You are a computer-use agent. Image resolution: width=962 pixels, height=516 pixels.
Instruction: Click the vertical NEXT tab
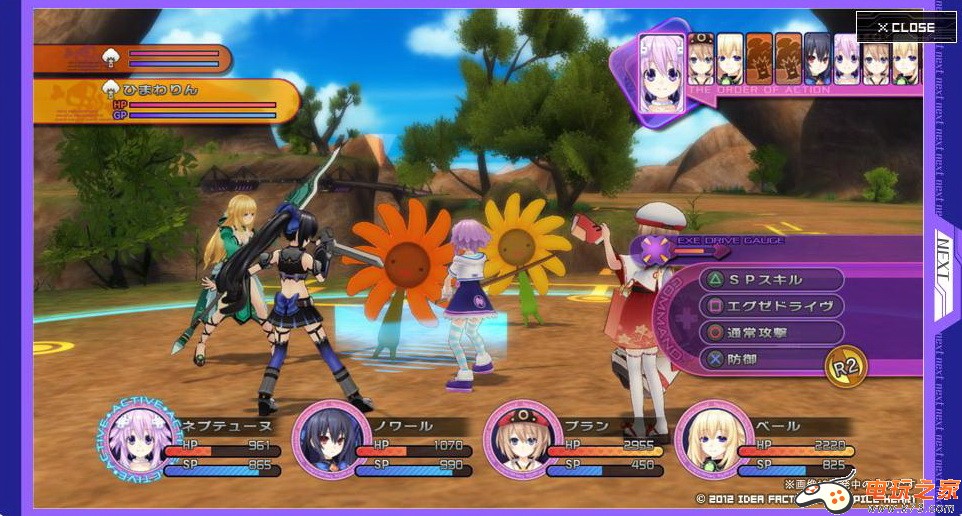click(946, 258)
